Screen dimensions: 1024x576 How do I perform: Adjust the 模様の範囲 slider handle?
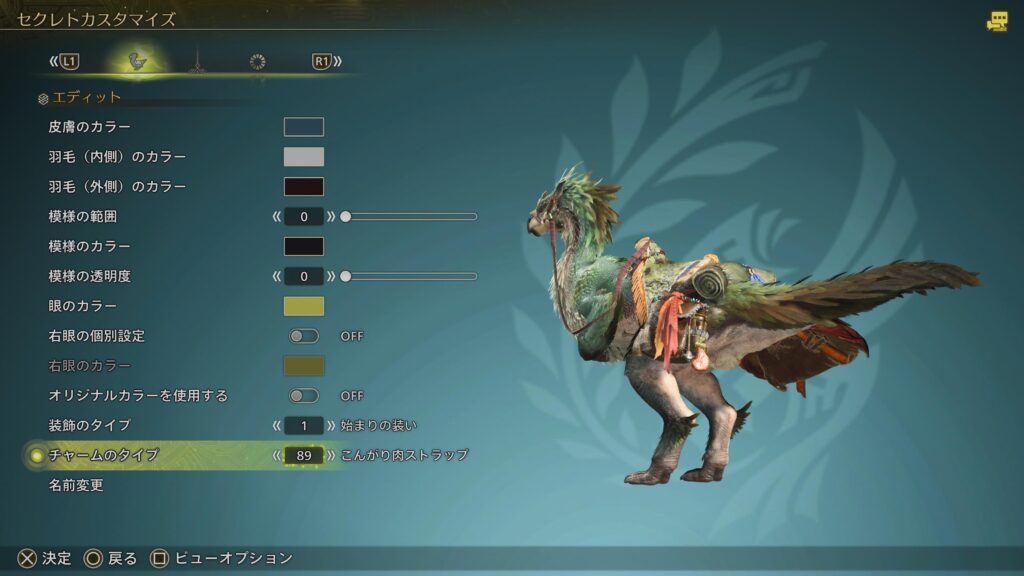tap(345, 216)
